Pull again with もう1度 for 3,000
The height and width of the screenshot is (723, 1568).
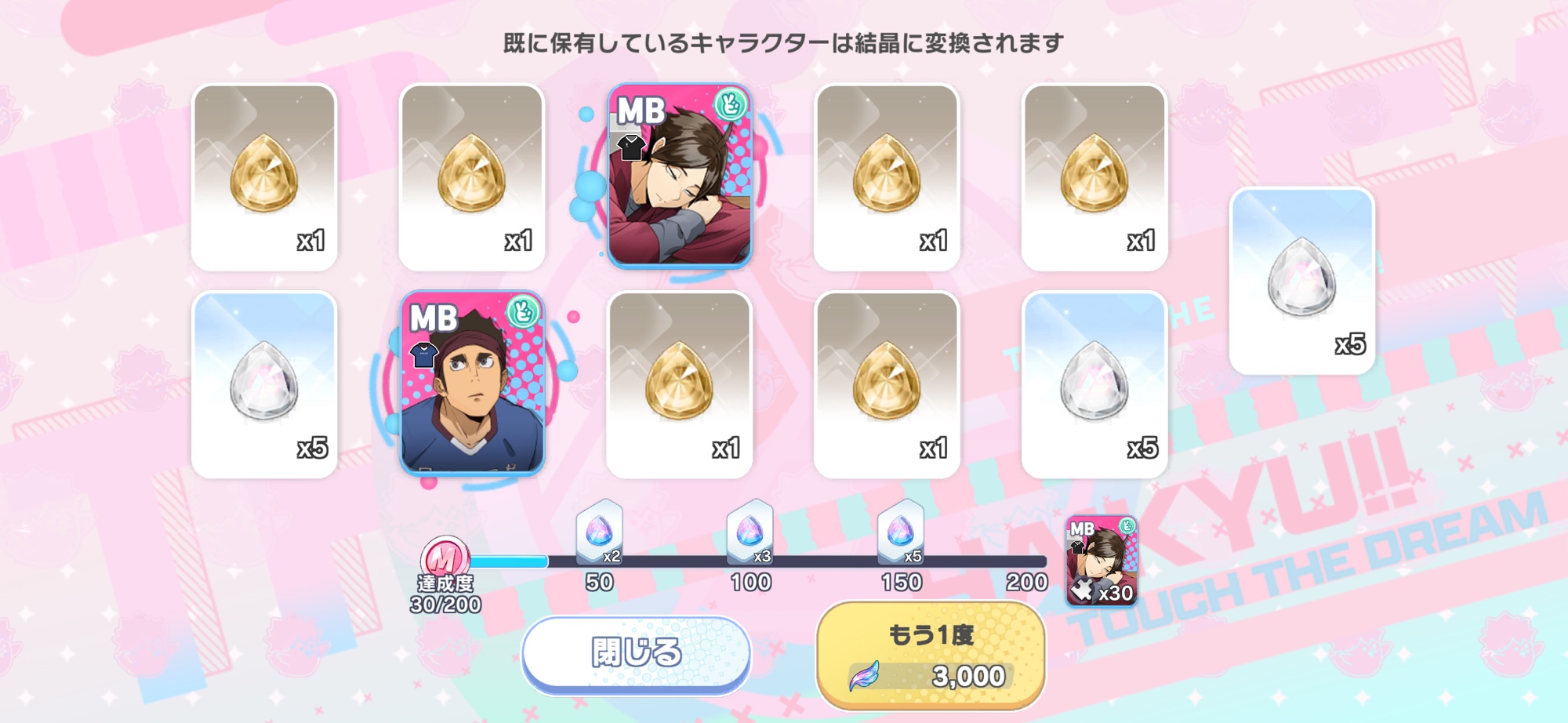tap(931, 656)
